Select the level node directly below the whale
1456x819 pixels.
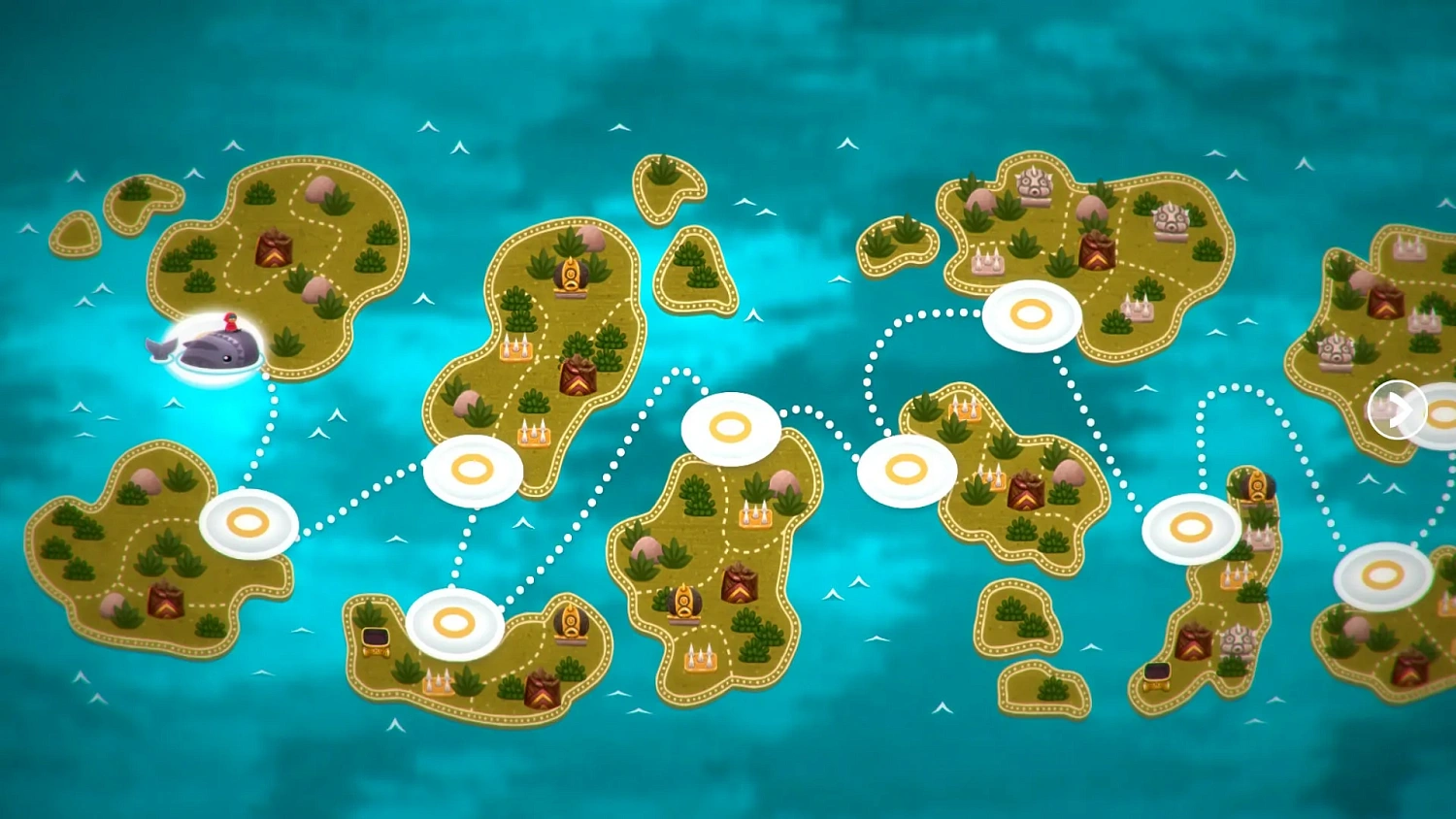pyautogui.click(x=247, y=524)
